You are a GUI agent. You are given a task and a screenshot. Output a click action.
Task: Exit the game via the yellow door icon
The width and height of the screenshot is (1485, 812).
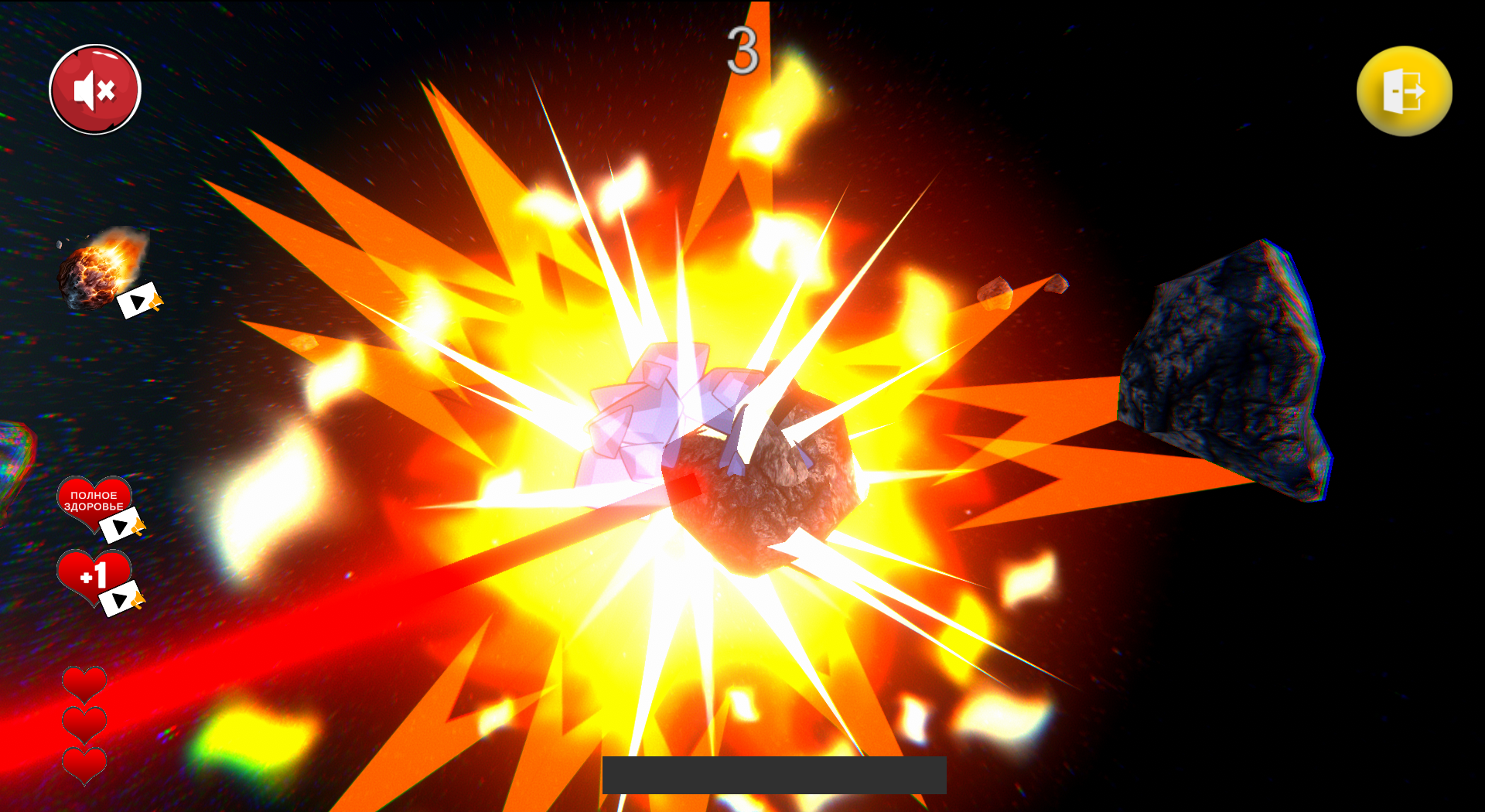pyautogui.click(x=1403, y=92)
